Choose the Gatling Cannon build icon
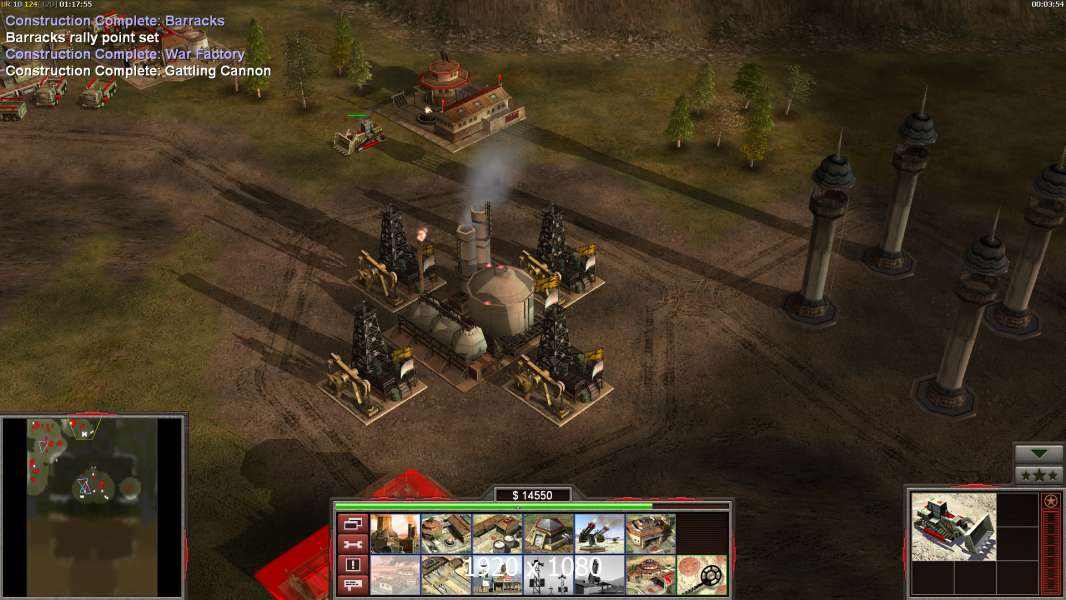The height and width of the screenshot is (600, 1066). coord(599,533)
